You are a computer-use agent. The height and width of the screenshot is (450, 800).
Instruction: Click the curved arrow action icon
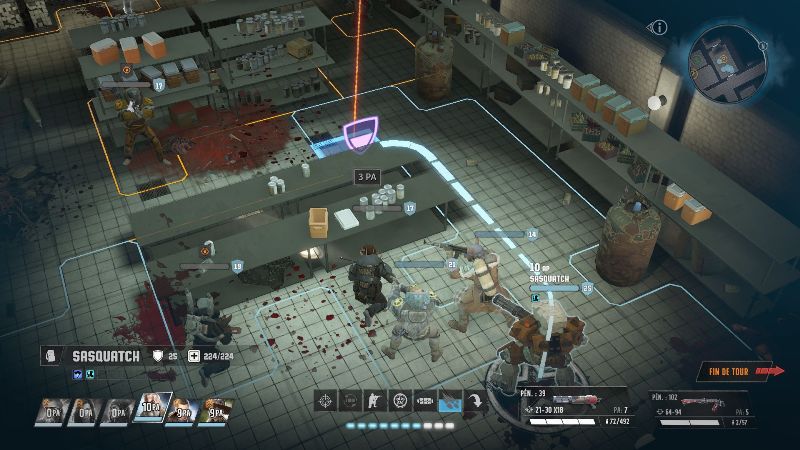(476, 401)
